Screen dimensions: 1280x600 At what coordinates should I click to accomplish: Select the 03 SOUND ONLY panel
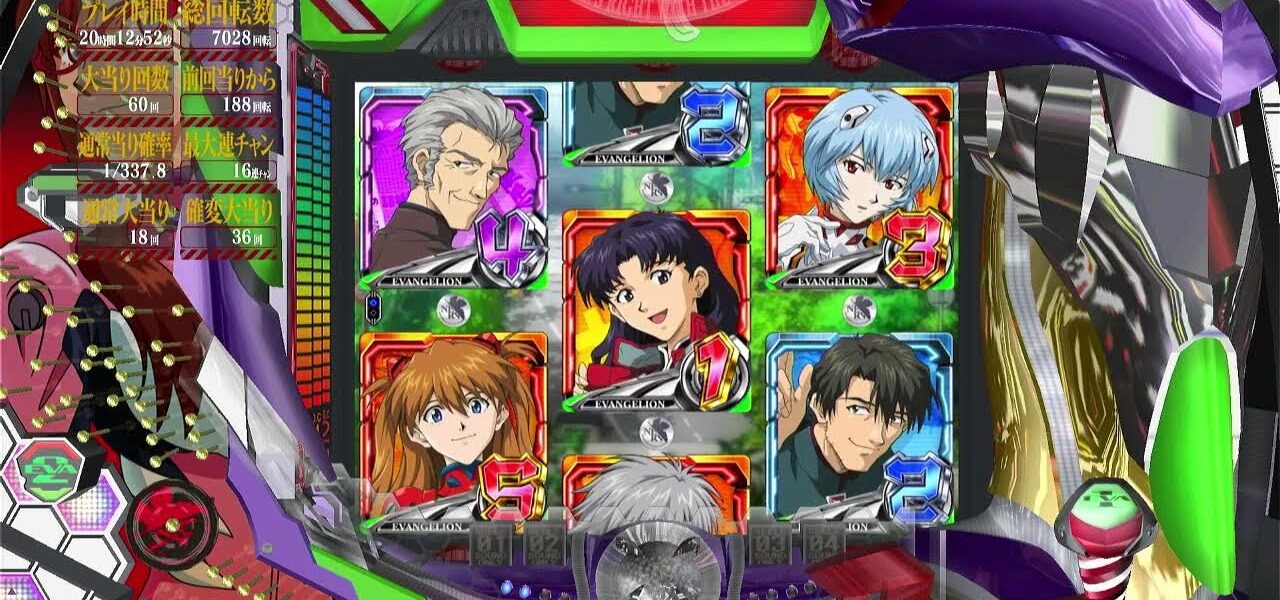coord(771,545)
